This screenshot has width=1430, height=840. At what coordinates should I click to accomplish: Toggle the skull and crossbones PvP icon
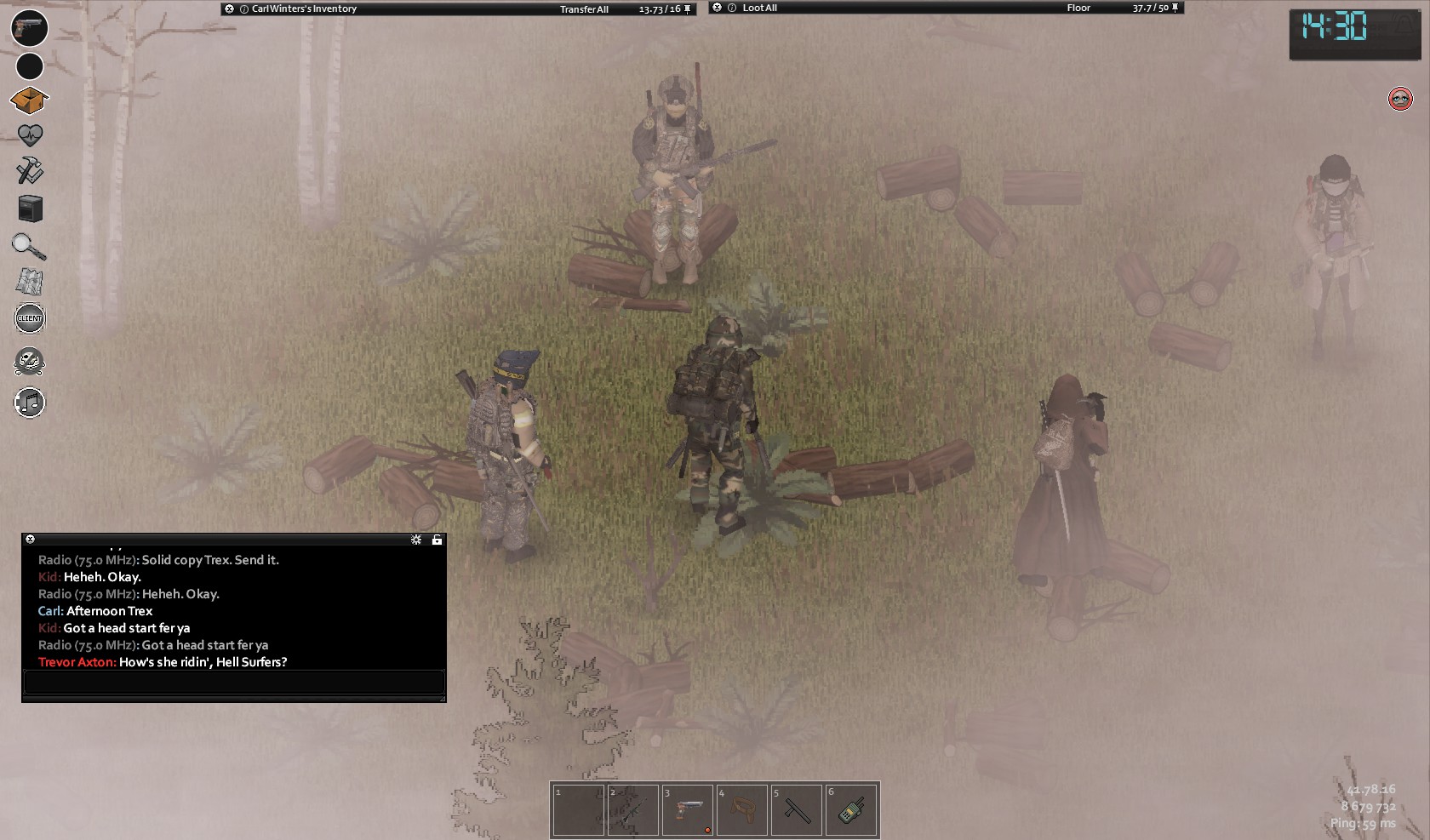point(30,362)
